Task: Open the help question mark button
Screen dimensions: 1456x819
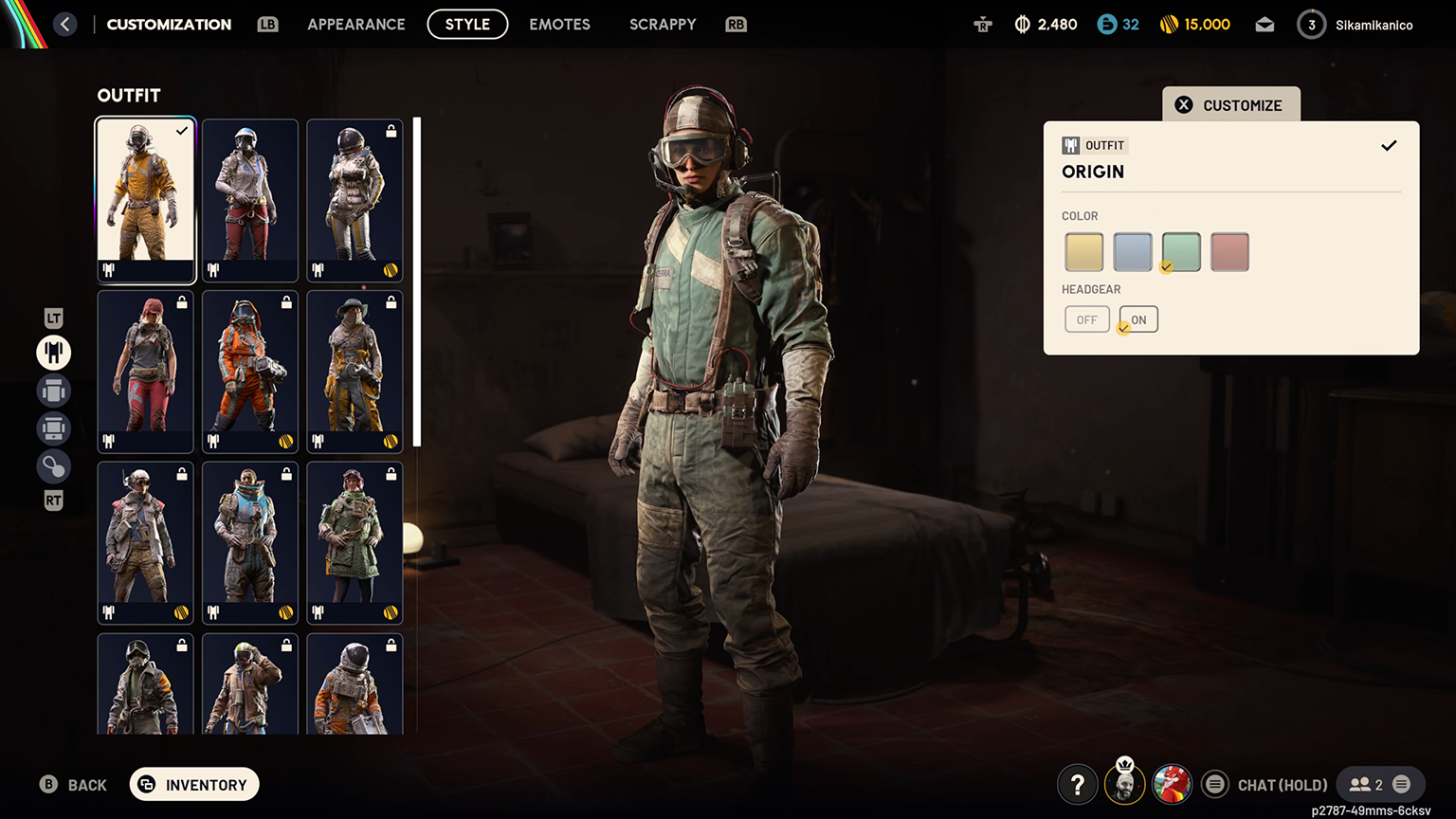Action: [1077, 785]
